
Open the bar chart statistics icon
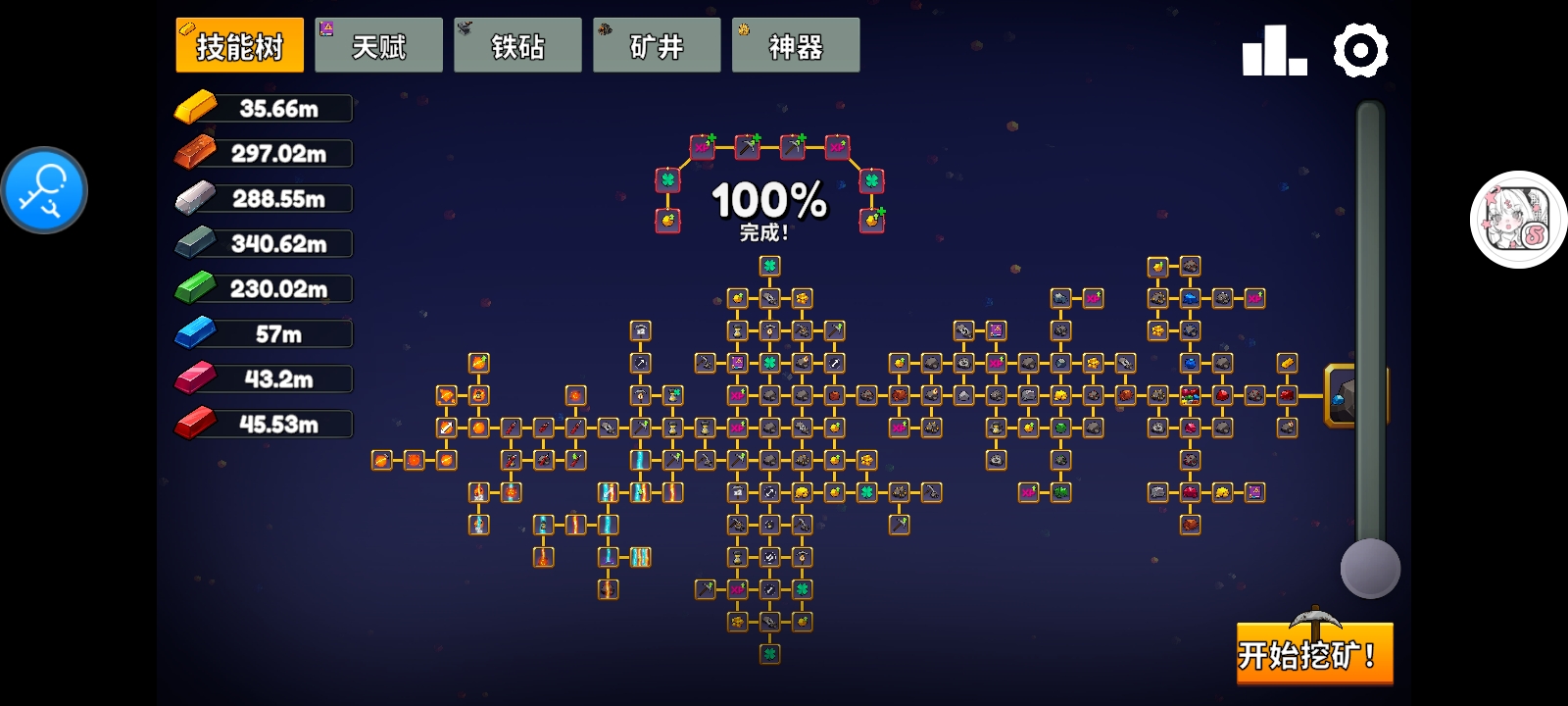pos(1274,50)
